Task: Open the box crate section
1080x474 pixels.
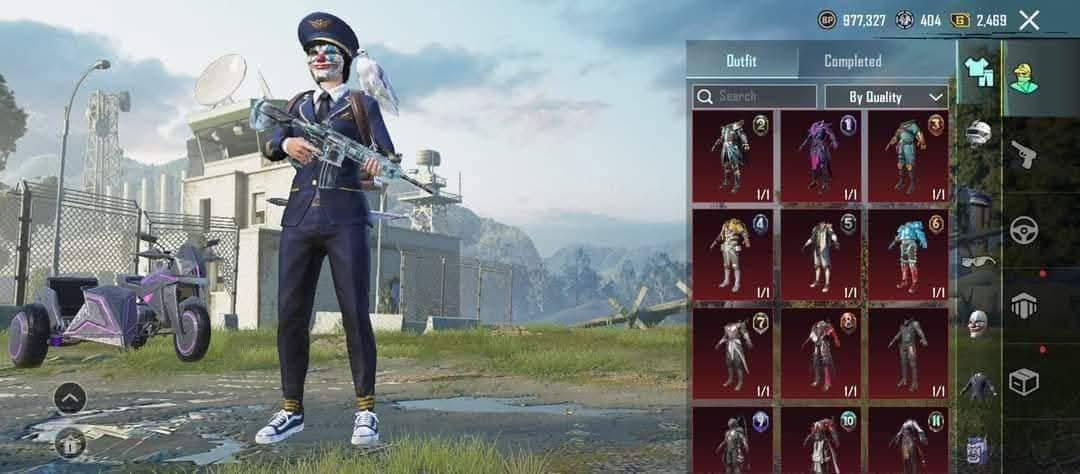Action: point(1024,381)
